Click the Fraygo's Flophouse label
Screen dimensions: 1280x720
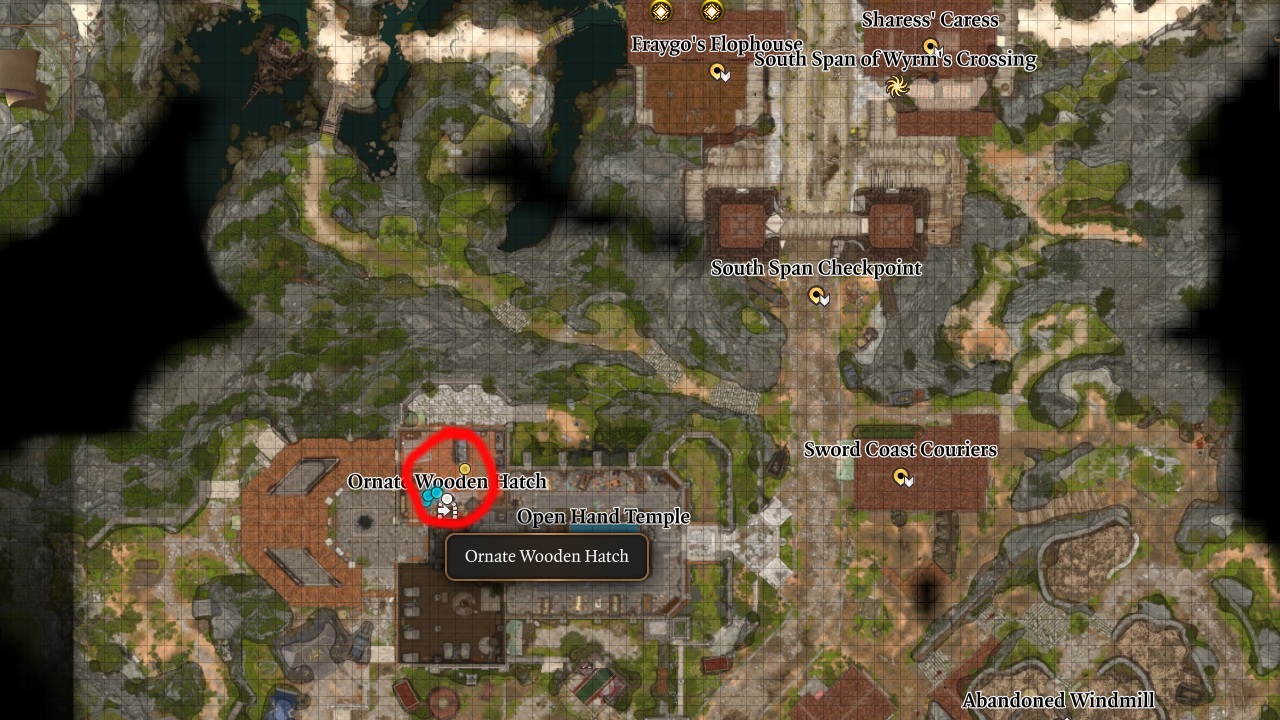tap(716, 45)
